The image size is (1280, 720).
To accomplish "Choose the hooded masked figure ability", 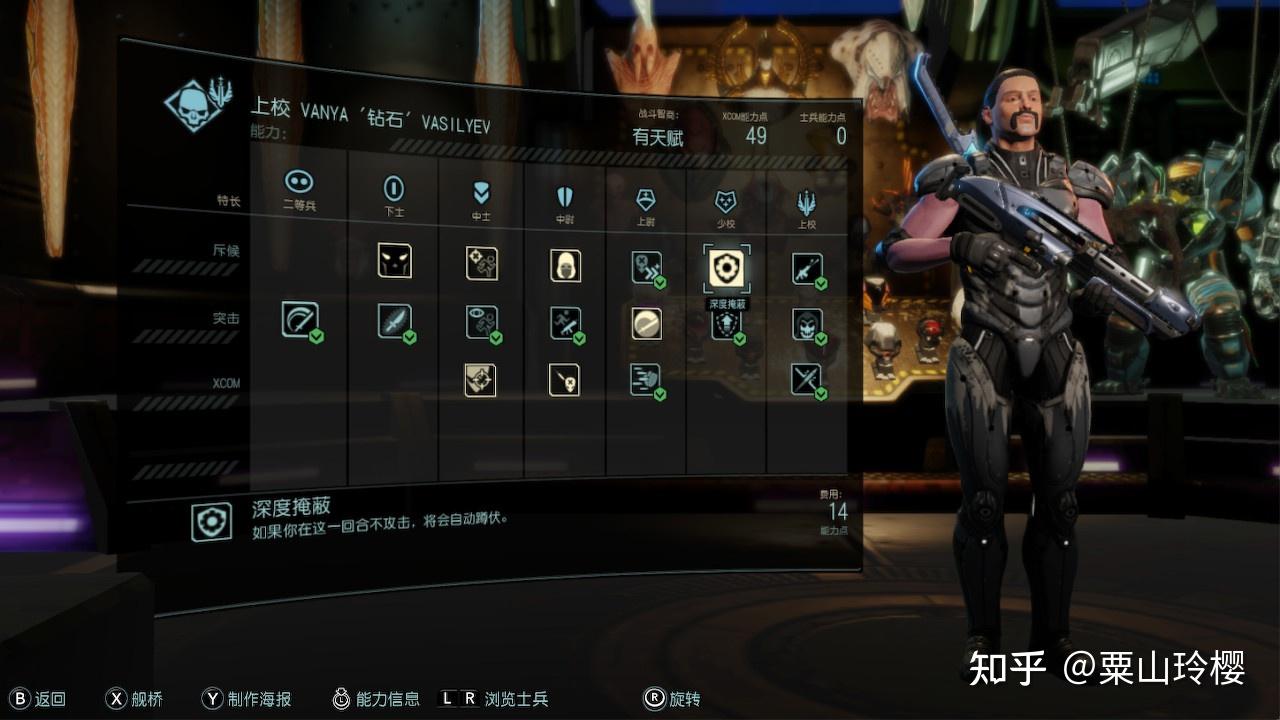I will [565, 265].
